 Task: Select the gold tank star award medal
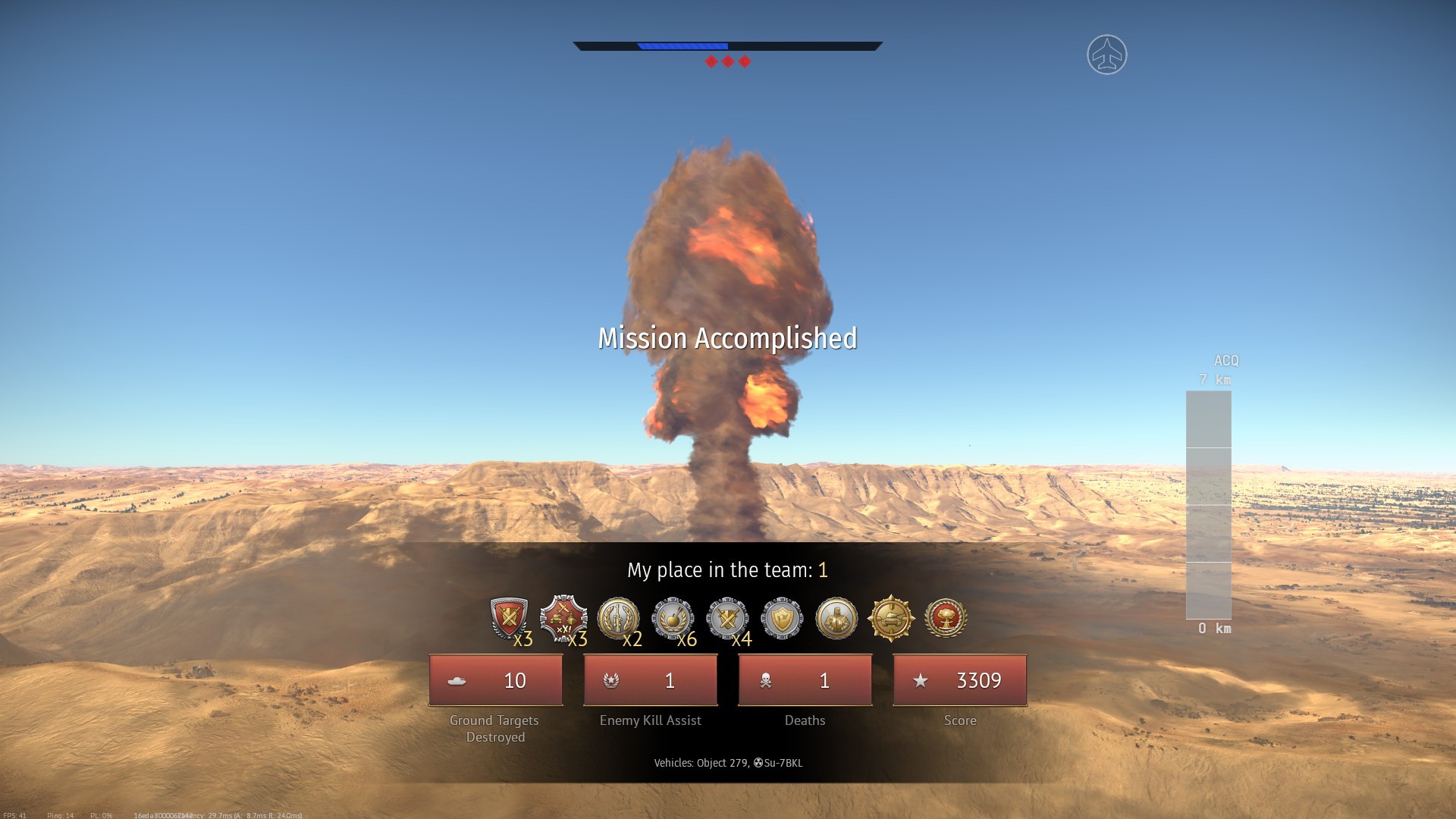[891, 618]
